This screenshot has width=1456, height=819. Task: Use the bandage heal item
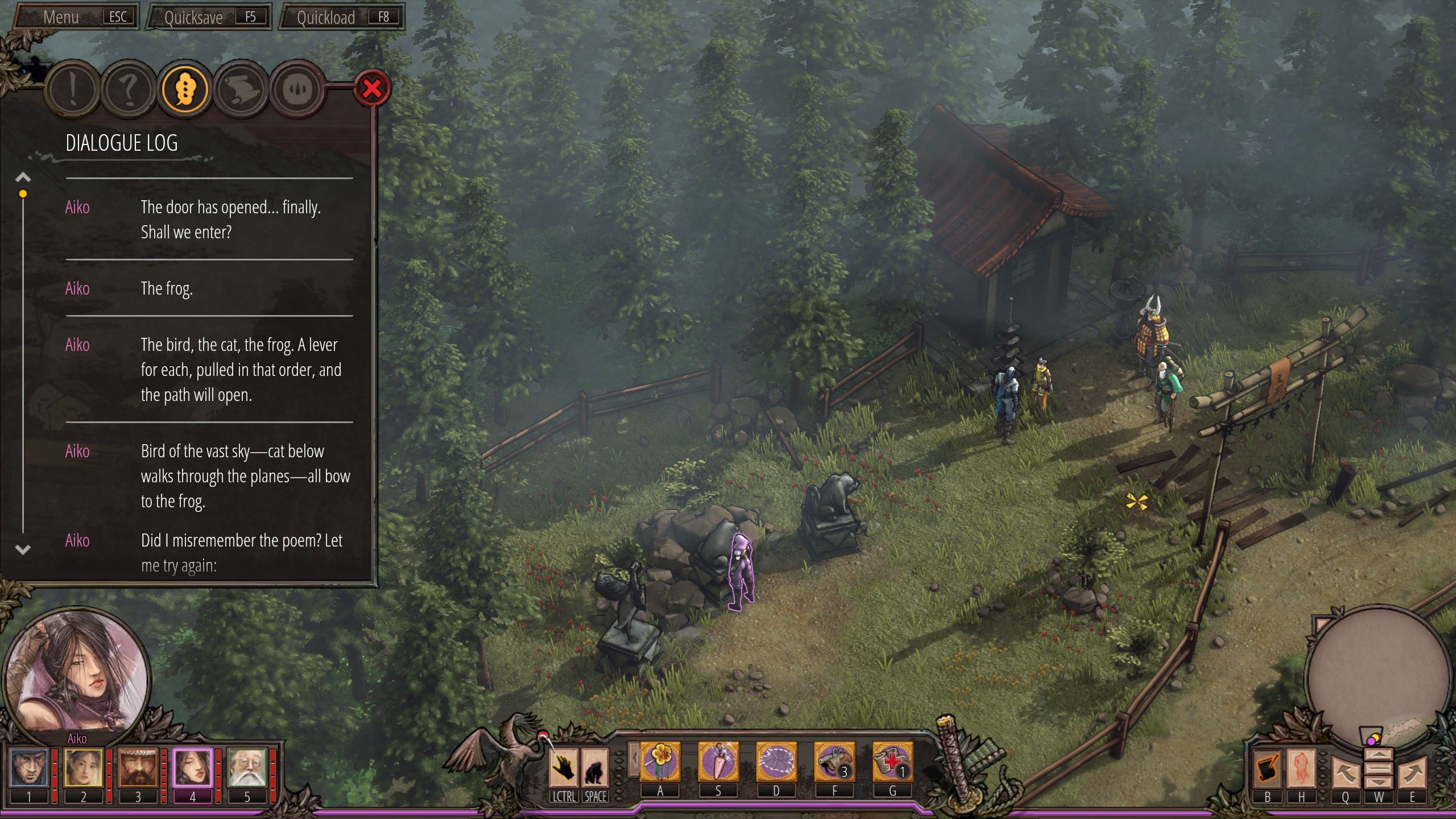(x=892, y=762)
